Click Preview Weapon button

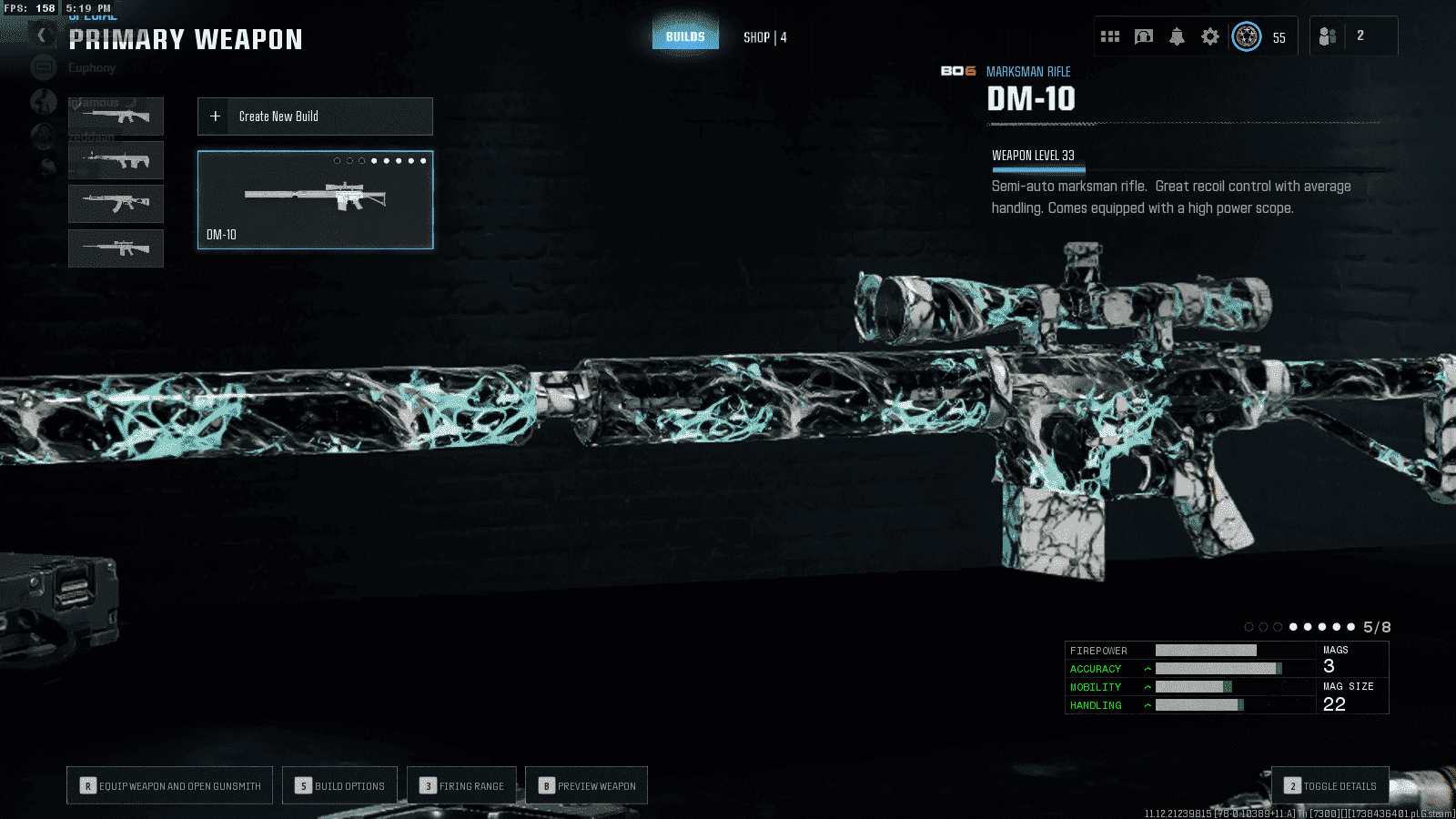pos(587,785)
